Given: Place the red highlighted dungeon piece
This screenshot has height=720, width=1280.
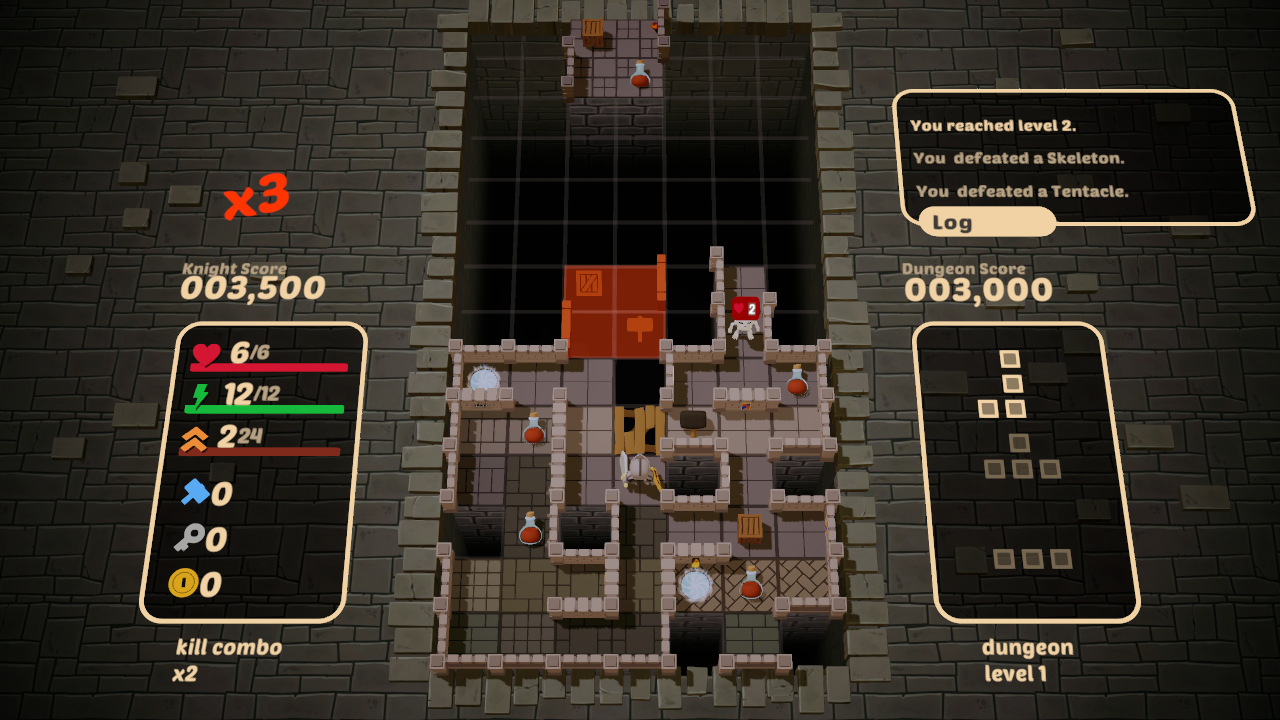Looking at the screenshot, I should point(614,311).
